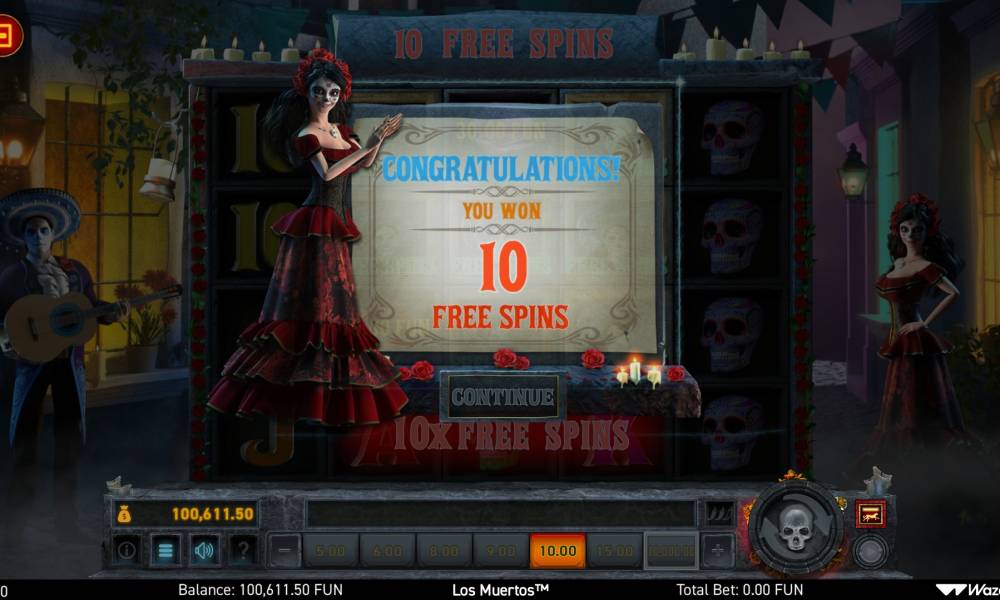Choose the 8.00 bet amount

[x=444, y=551]
